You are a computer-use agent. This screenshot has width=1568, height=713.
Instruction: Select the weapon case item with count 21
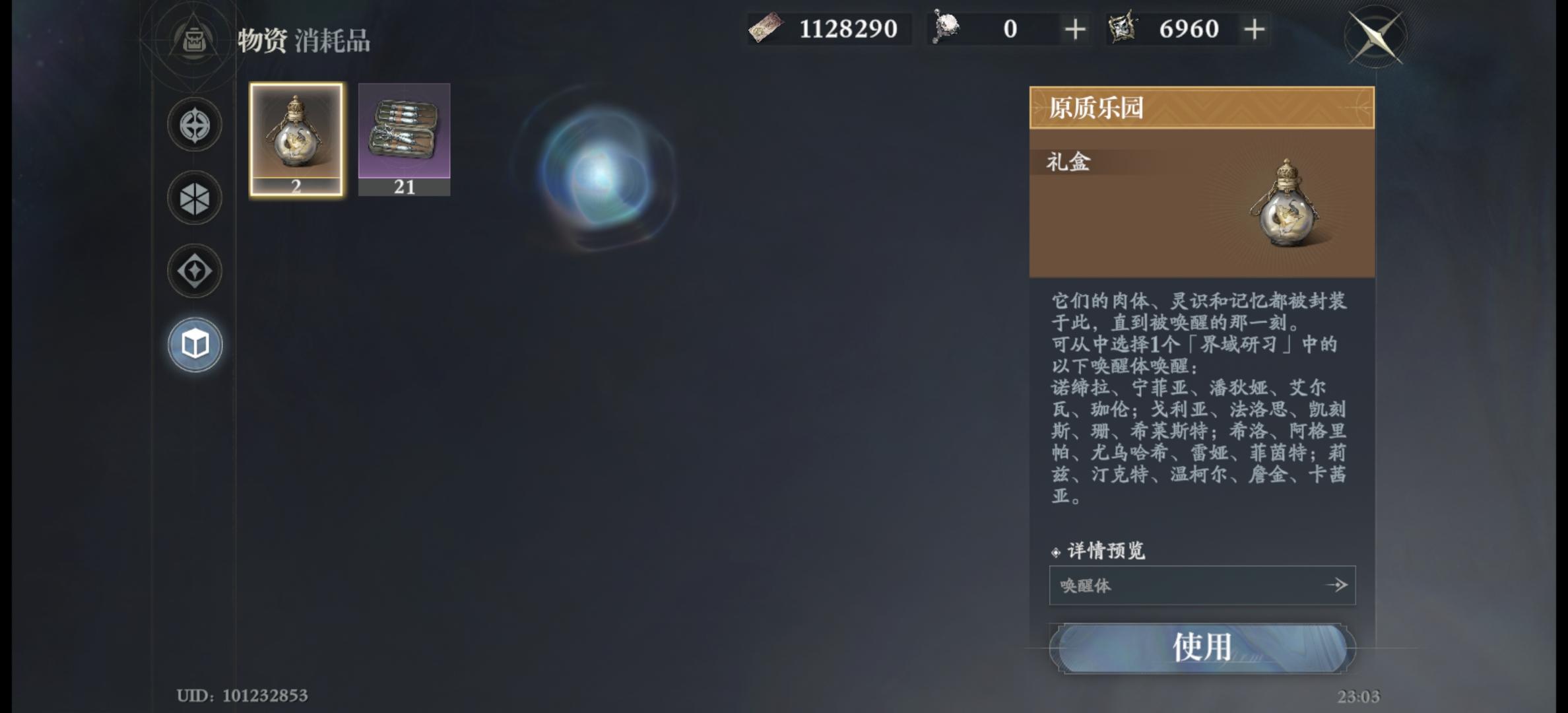tap(404, 139)
